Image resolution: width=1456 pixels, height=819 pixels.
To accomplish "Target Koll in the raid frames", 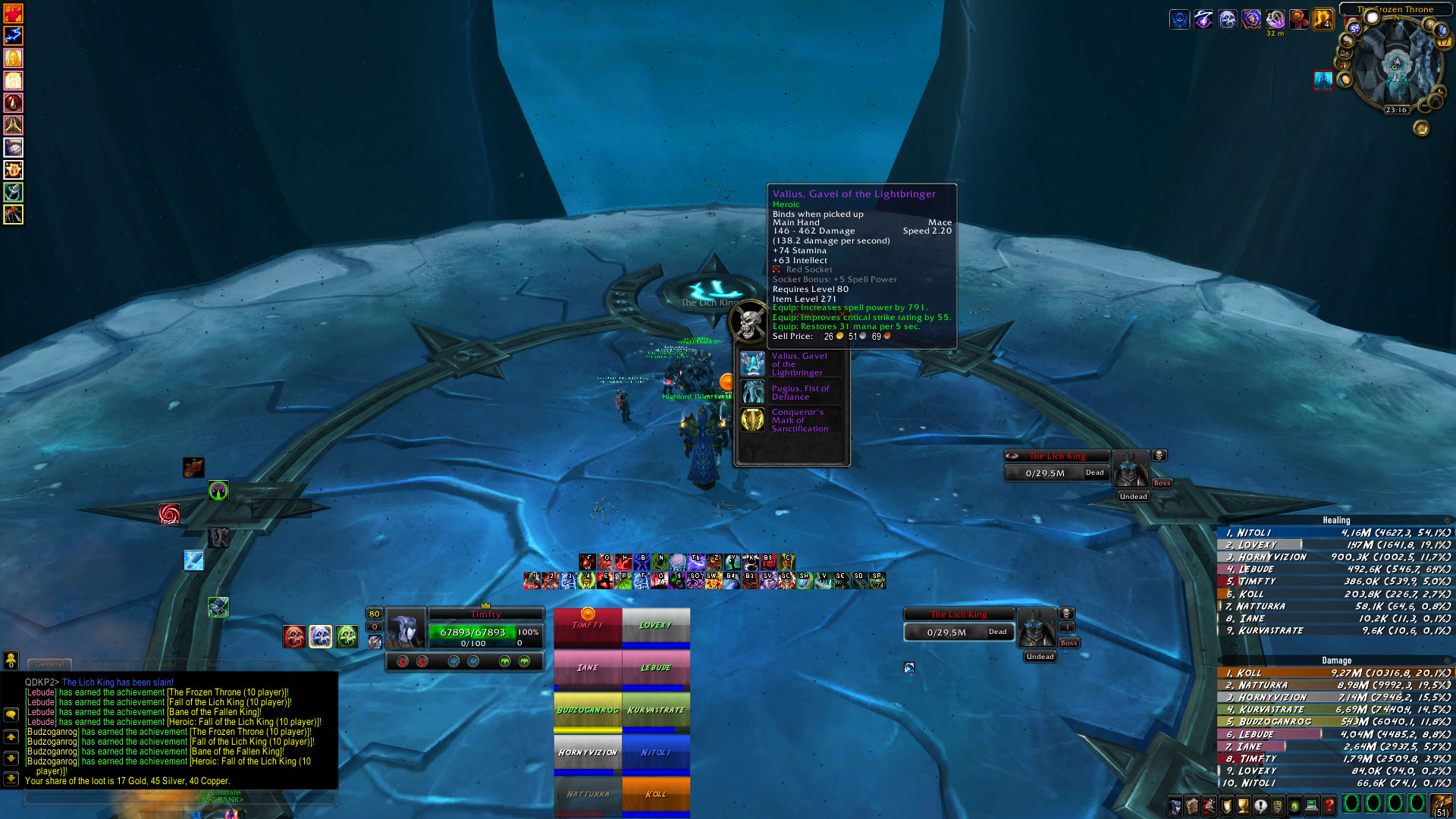I will 656,794.
